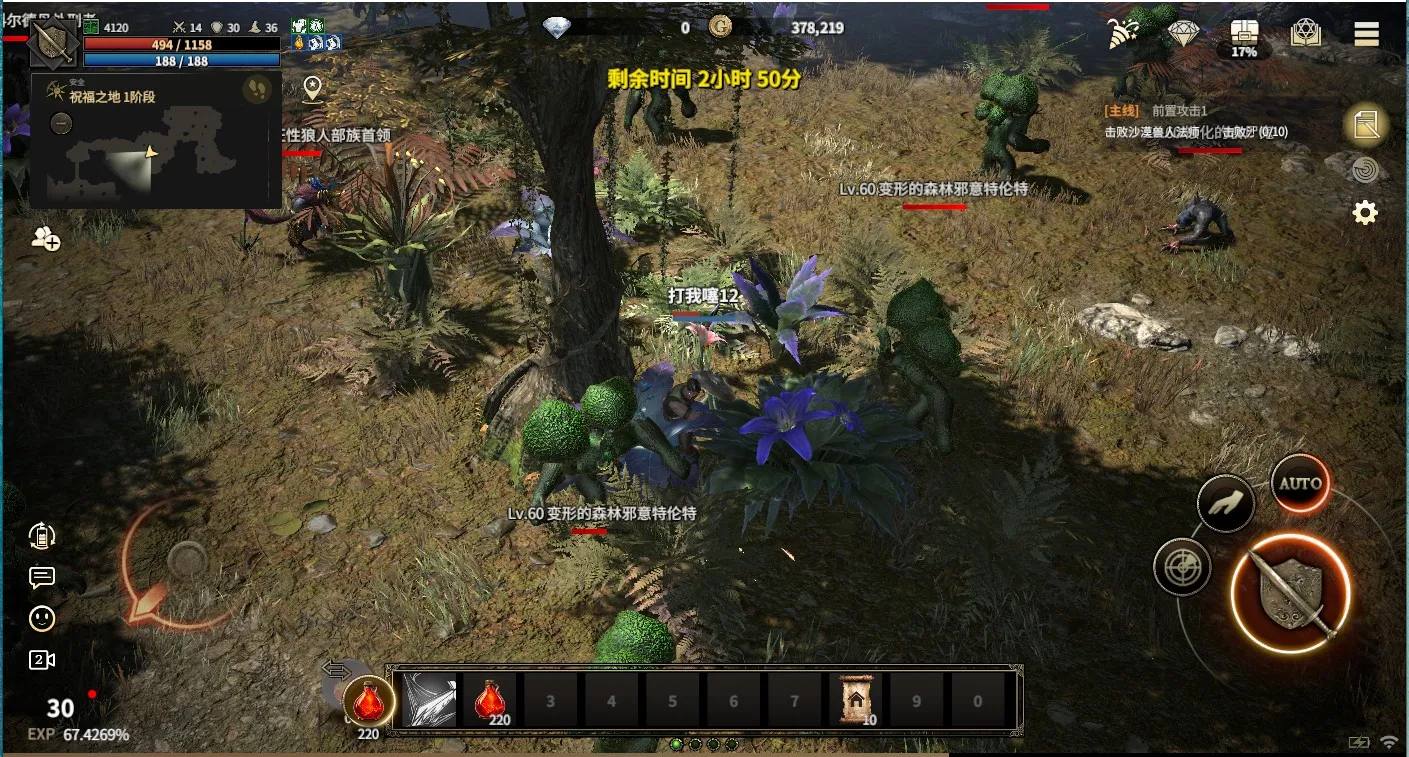Click the spiral radar icon

point(1365,170)
